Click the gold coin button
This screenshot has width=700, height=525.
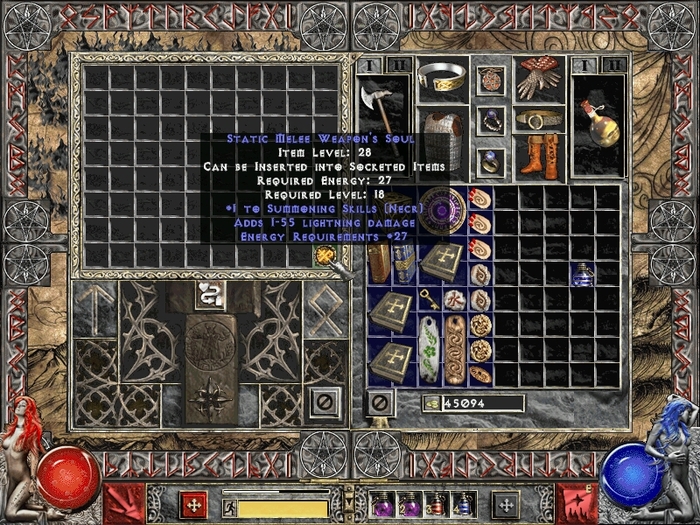(x=431, y=403)
